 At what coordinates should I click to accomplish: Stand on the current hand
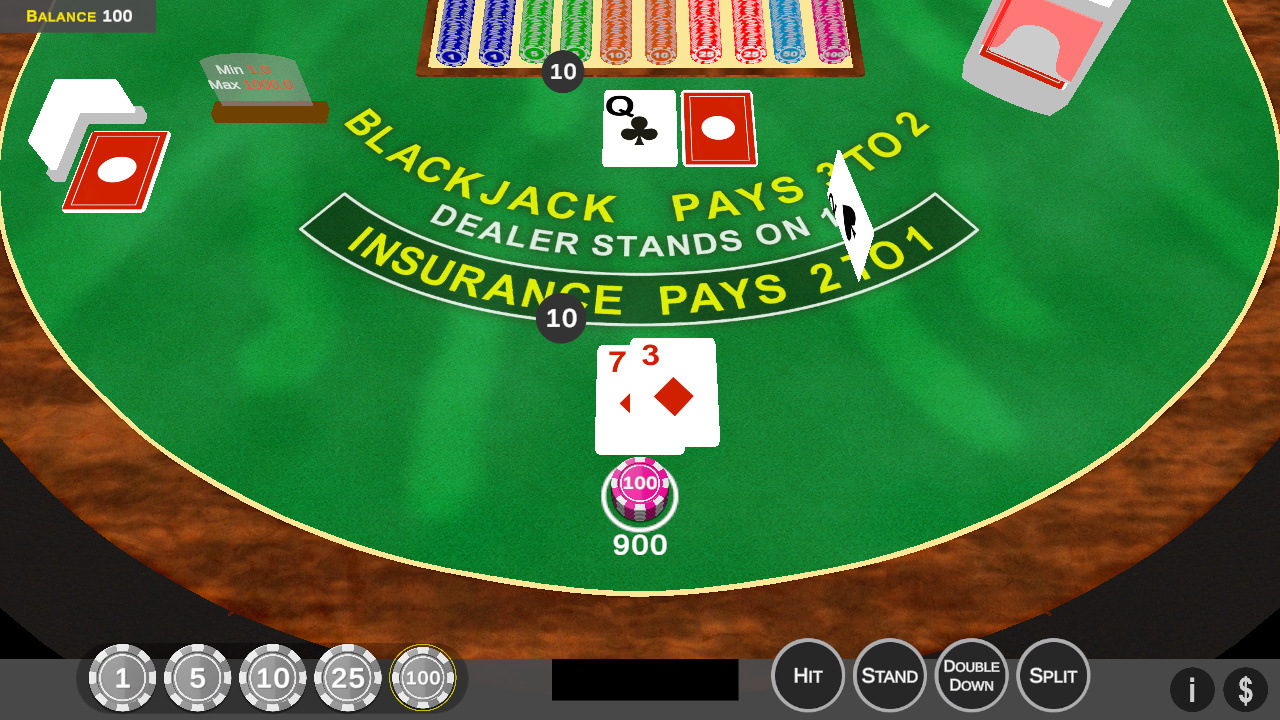[890, 676]
